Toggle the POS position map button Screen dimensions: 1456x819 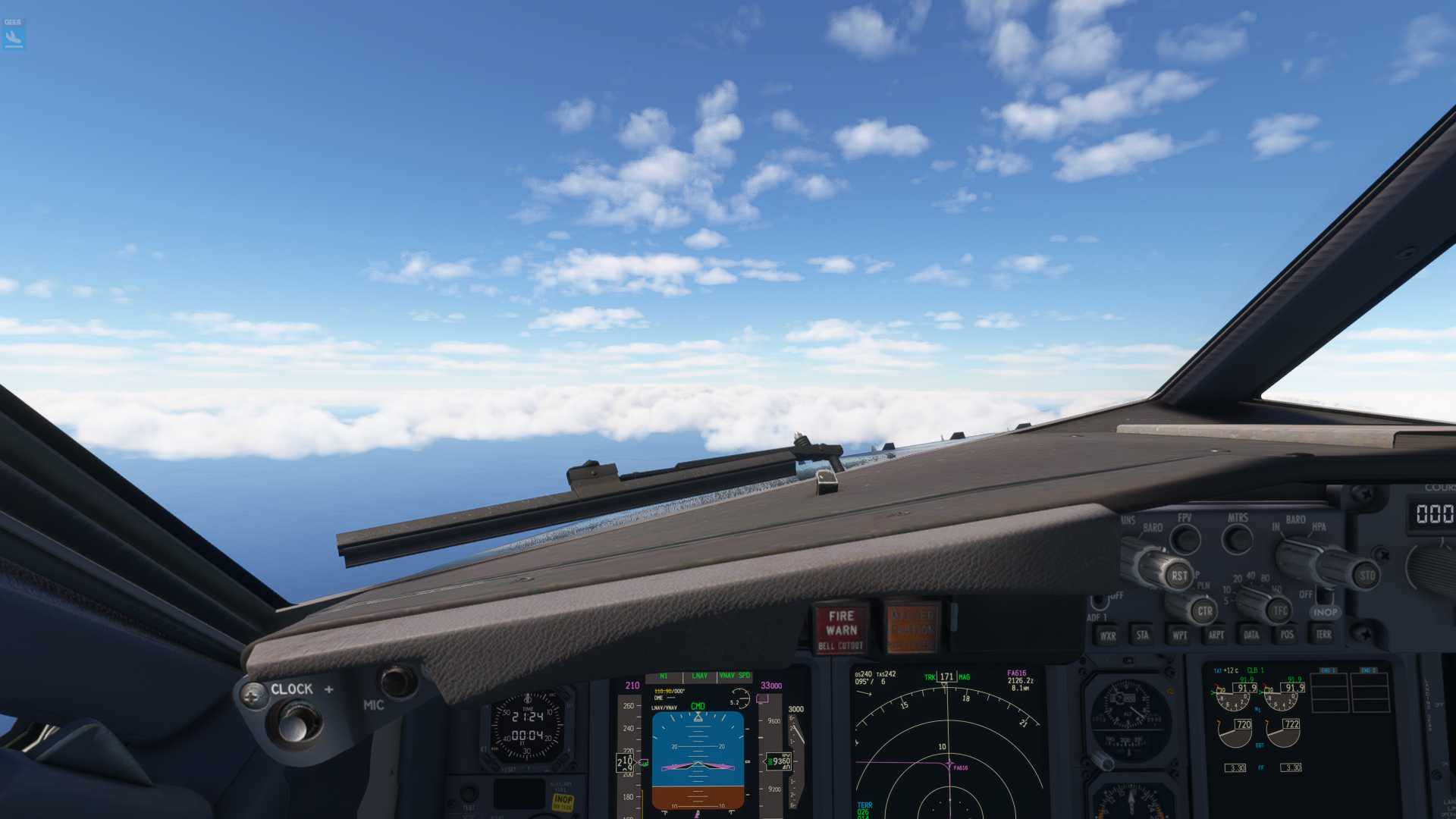pyautogui.click(x=1287, y=634)
